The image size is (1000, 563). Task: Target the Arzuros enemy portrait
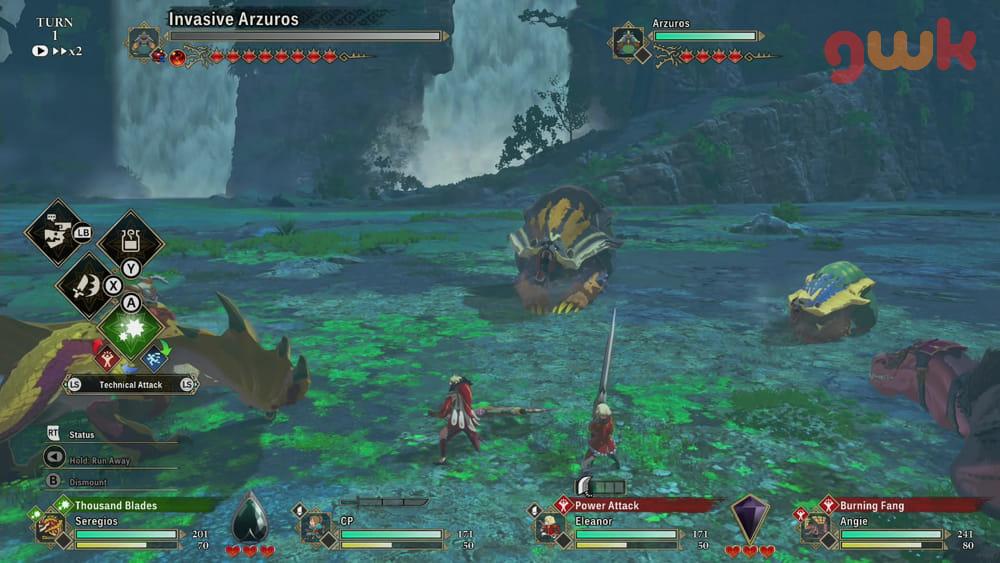628,42
